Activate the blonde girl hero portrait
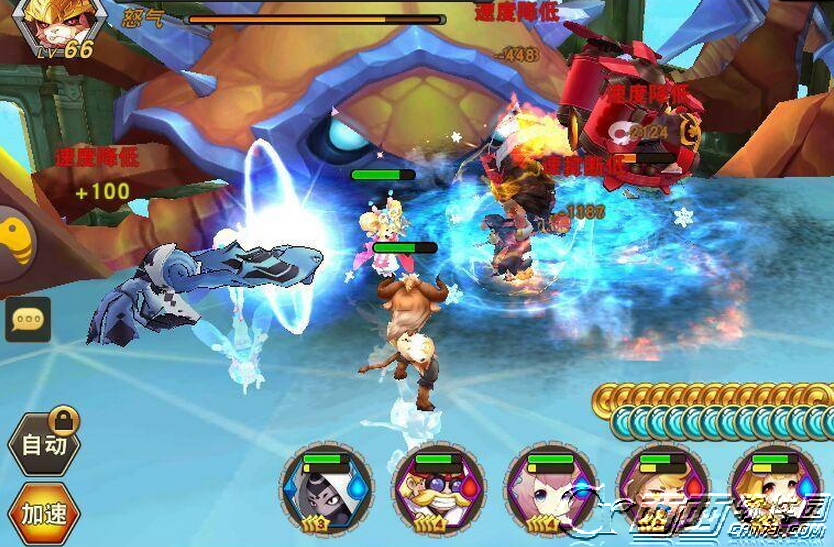Screen dimensions: 834x547 click(775, 490)
